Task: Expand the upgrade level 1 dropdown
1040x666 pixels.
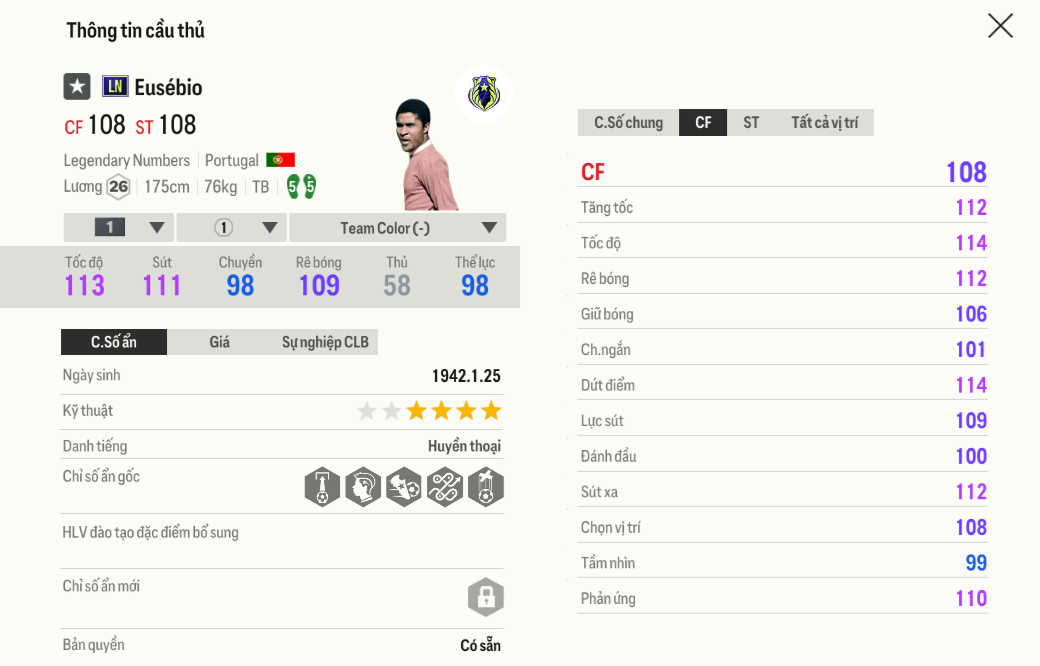Action: [119, 228]
